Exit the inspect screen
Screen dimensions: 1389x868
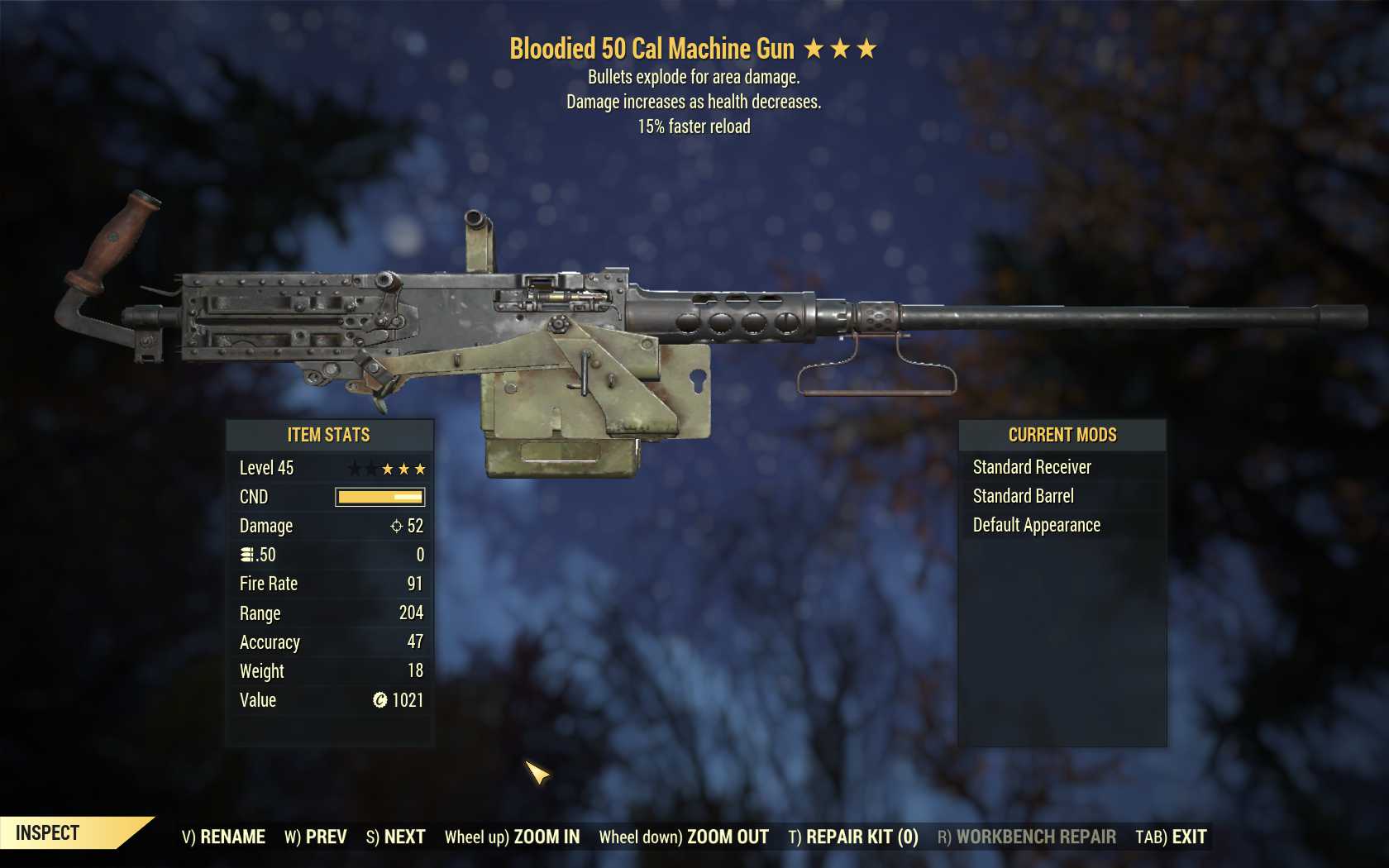(x=1171, y=837)
